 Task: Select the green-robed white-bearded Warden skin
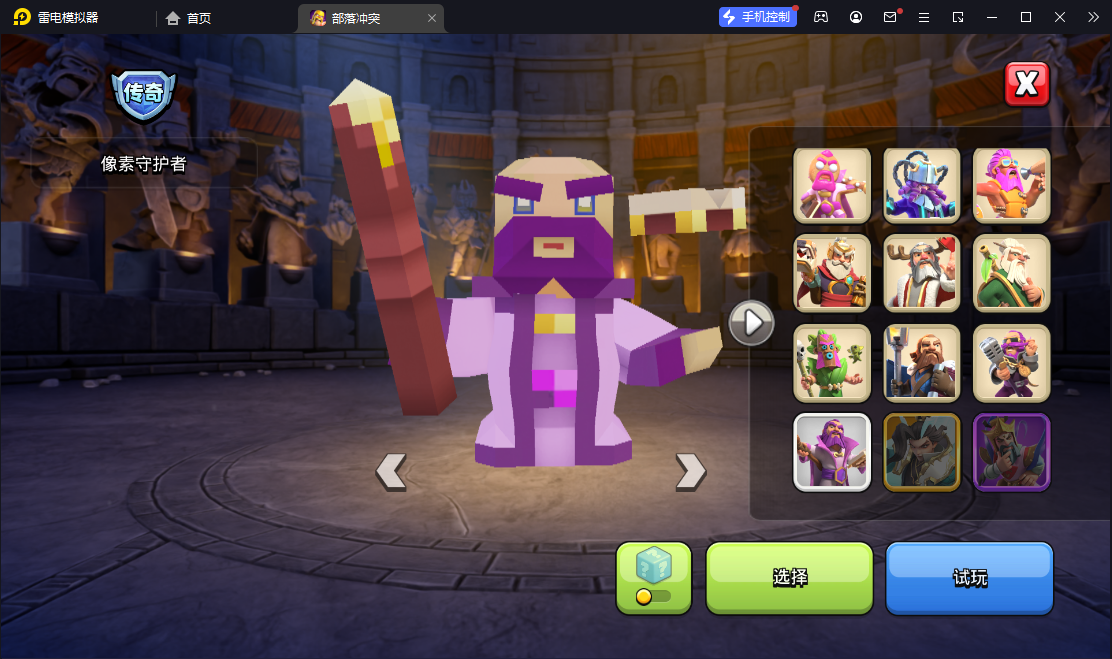coord(1011,273)
